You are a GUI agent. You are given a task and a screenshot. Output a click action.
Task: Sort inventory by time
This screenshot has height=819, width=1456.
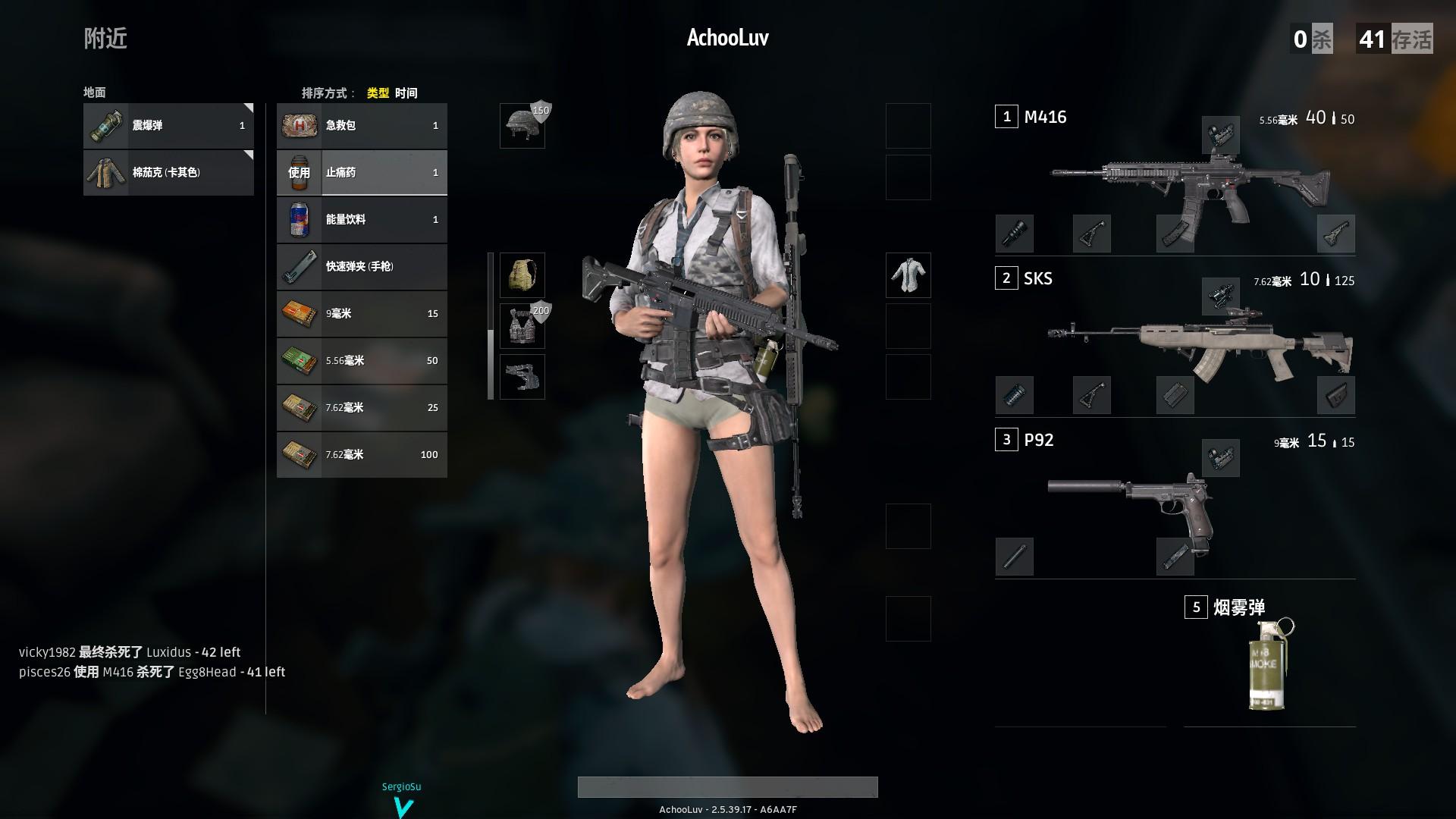point(406,93)
